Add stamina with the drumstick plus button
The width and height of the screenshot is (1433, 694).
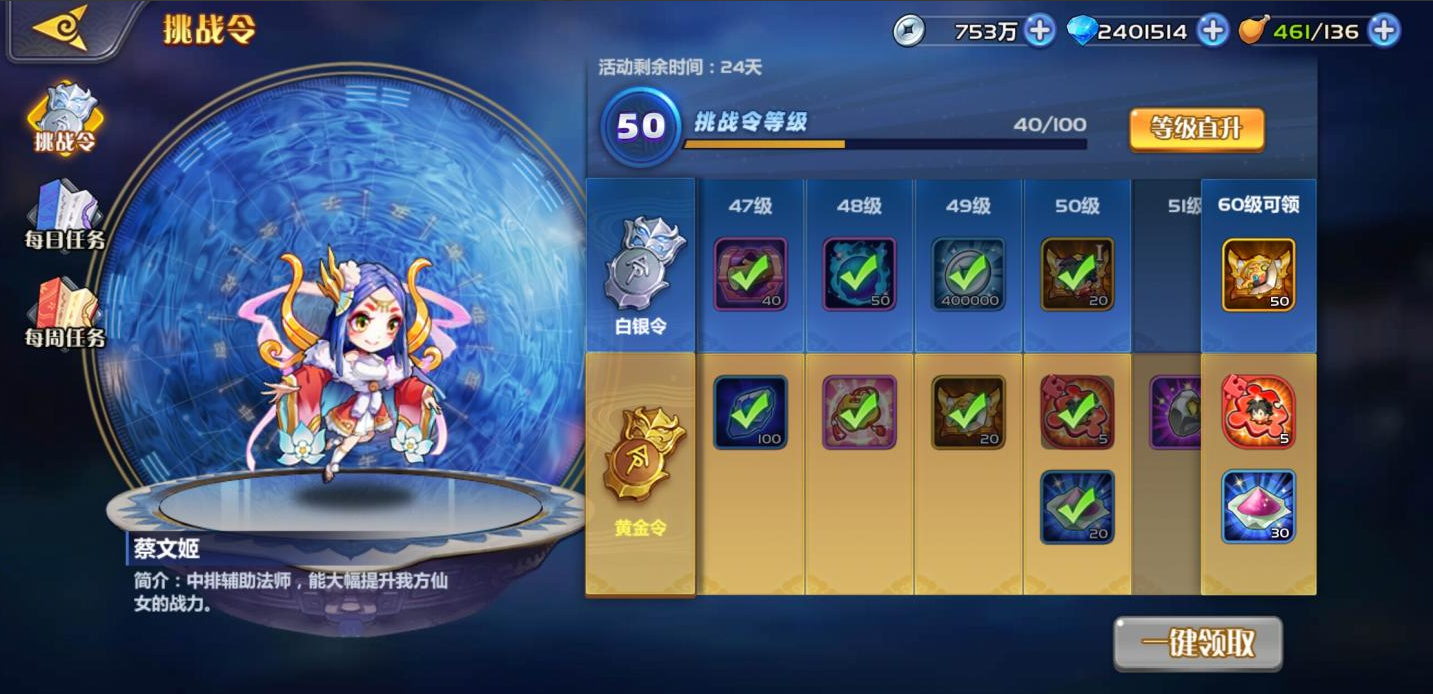pyautogui.click(x=1384, y=31)
